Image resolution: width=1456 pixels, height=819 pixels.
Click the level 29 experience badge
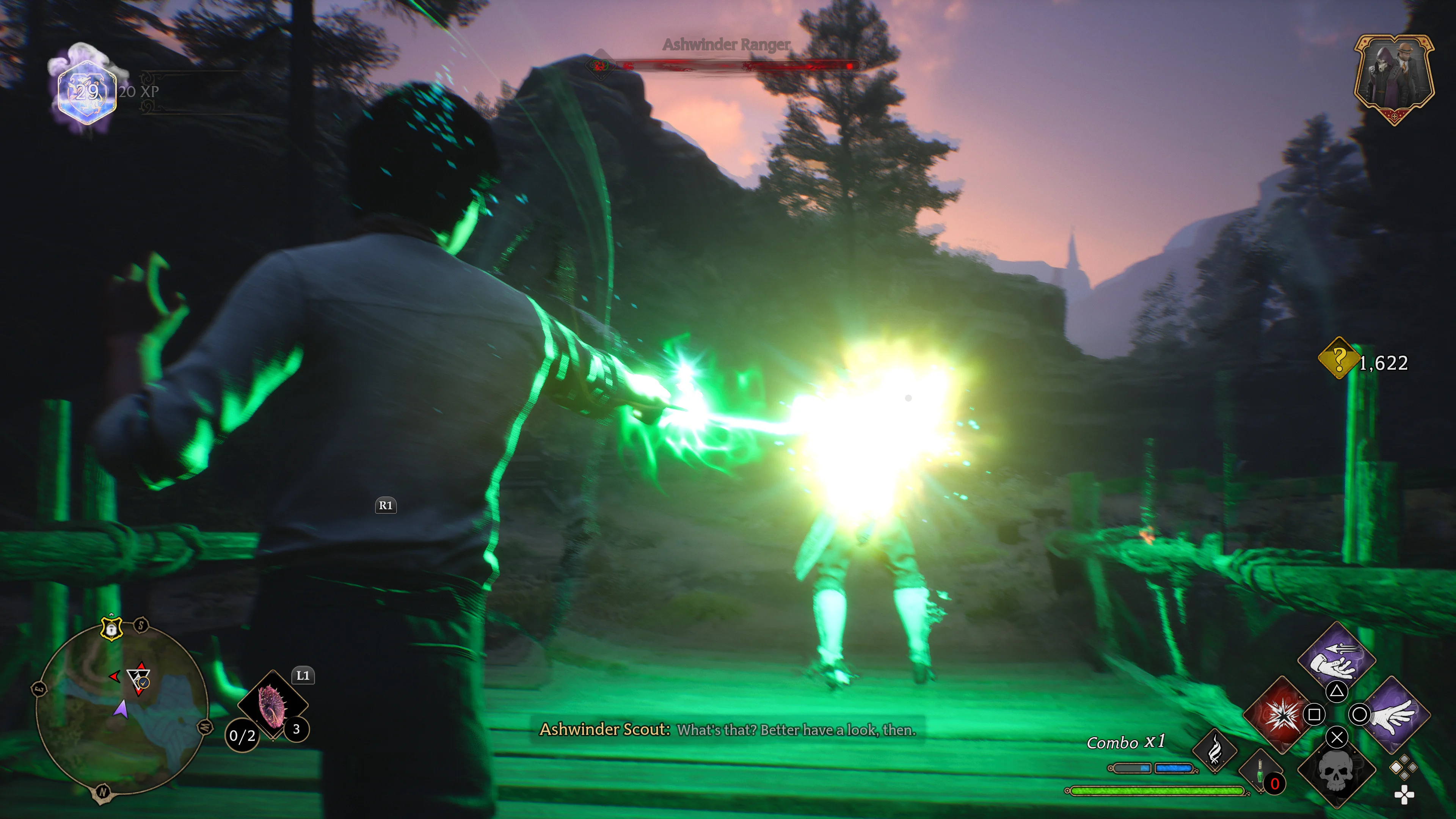[87, 91]
